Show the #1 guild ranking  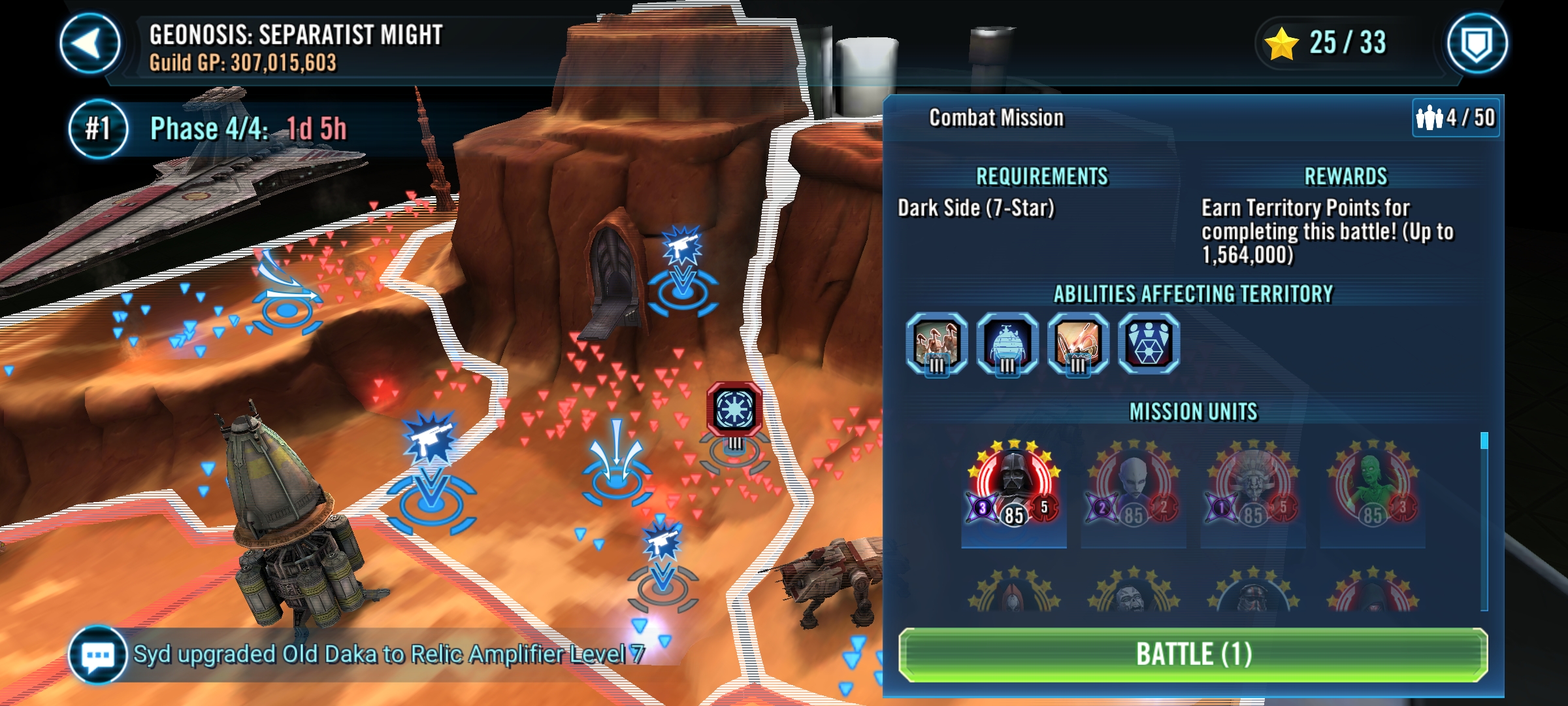pyautogui.click(x=98, y=129)
